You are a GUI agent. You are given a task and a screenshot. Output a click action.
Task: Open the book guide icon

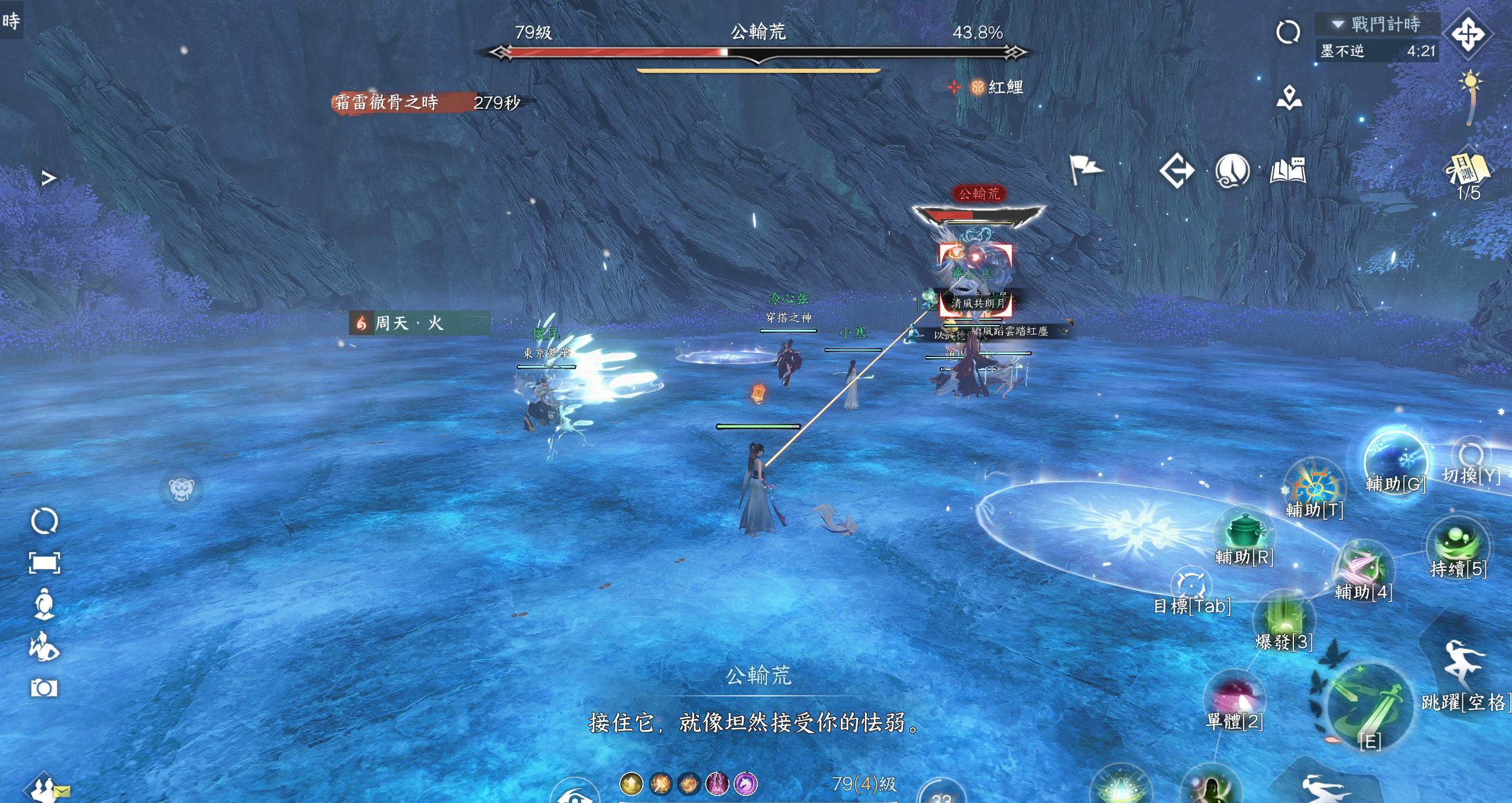tap(1288, 171)
